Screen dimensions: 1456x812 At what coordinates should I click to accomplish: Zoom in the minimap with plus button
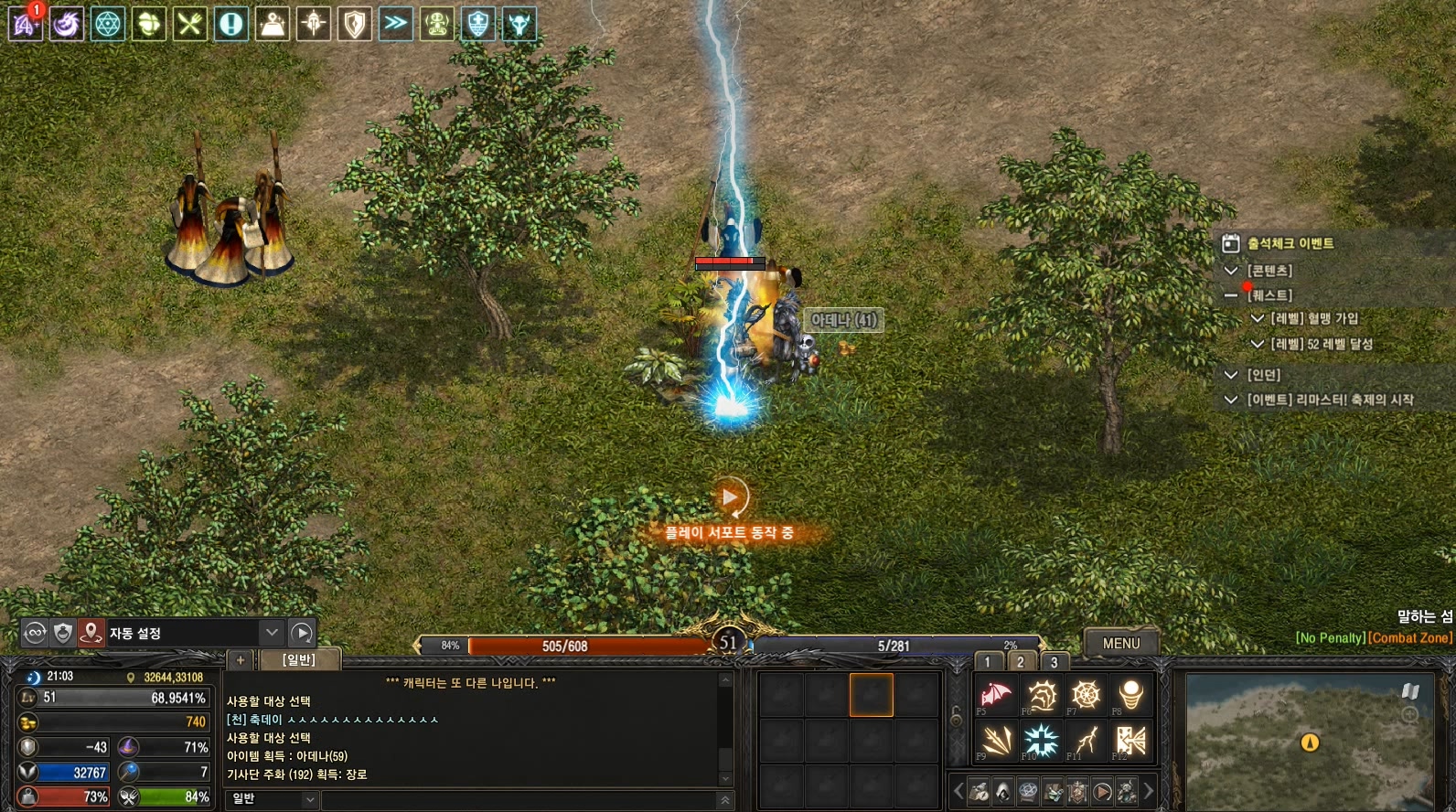pos(1409,714)
